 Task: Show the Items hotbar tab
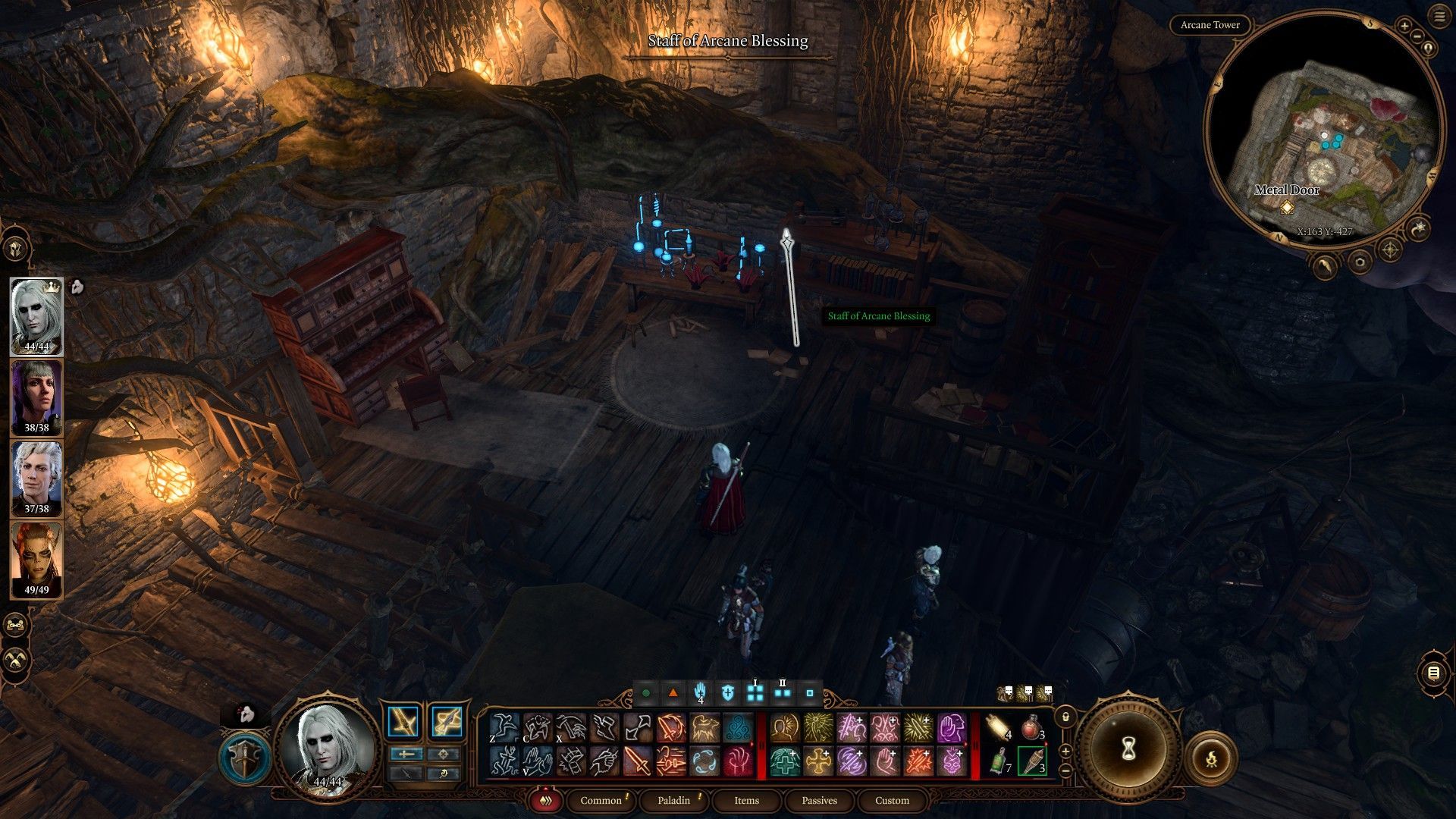click(x=746, y=800)
